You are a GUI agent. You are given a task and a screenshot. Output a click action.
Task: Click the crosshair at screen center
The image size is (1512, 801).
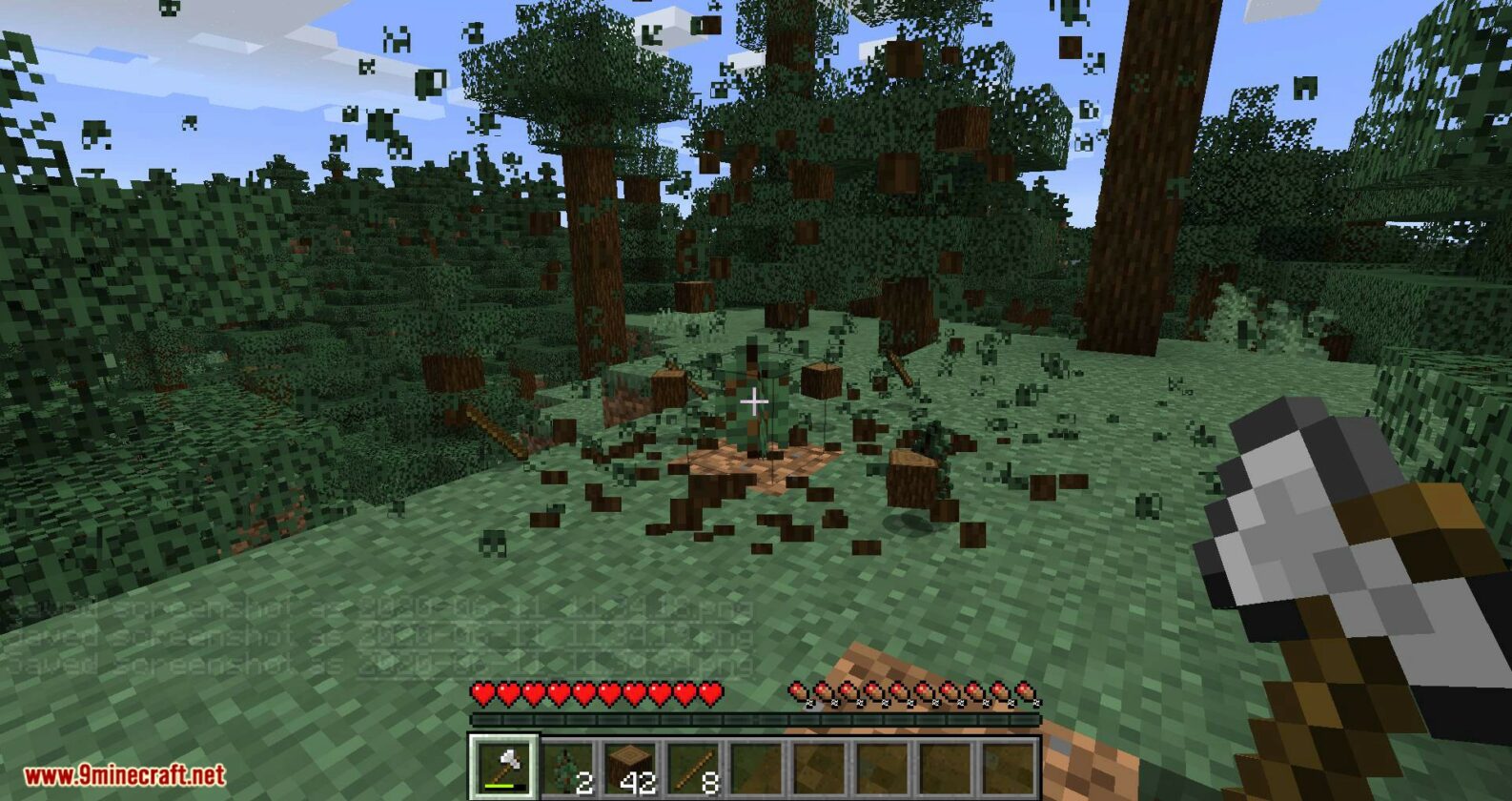tap(756, 400)
